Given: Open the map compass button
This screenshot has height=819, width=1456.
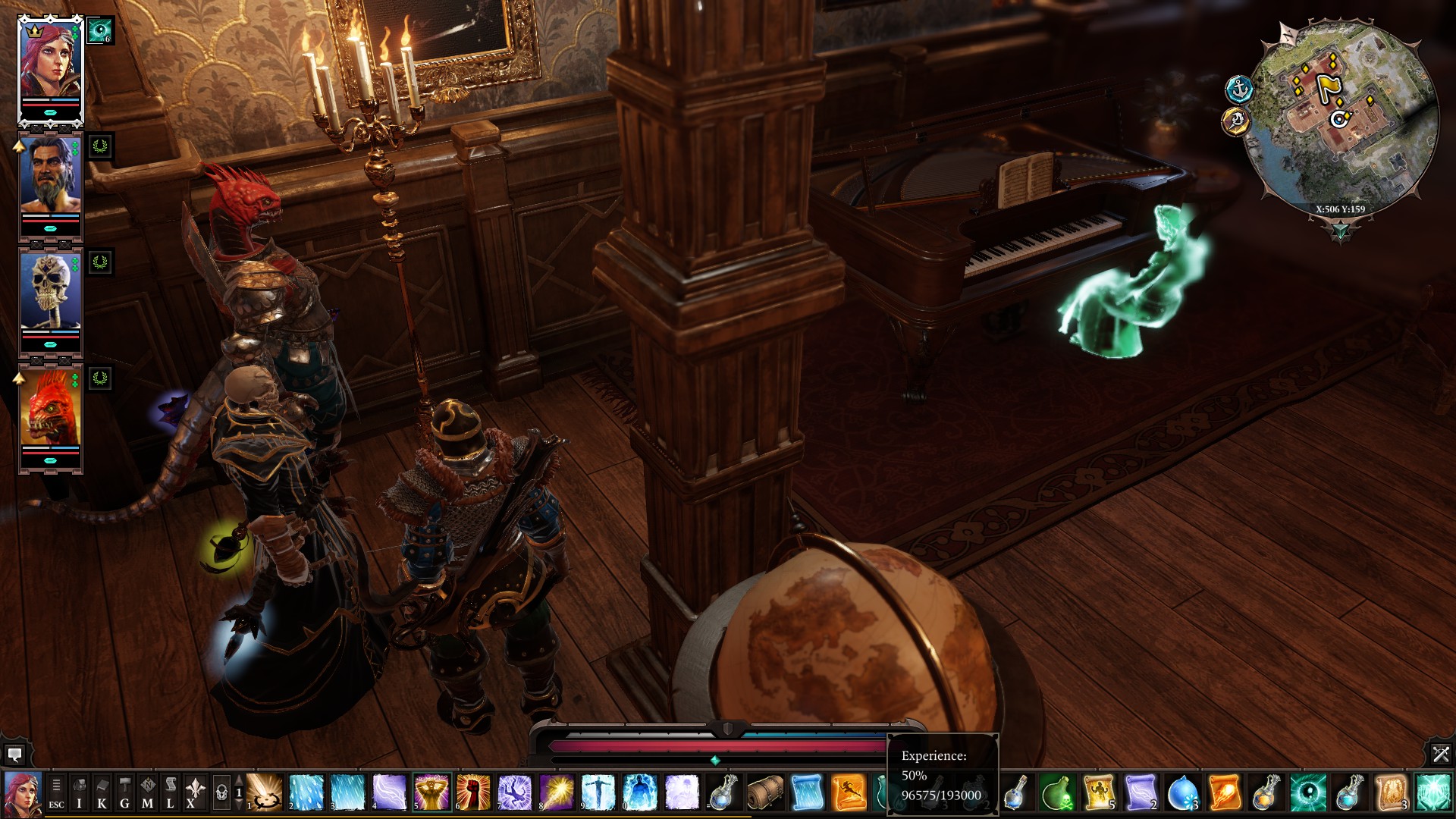Looking at the screenshot, I should [147, 793].
